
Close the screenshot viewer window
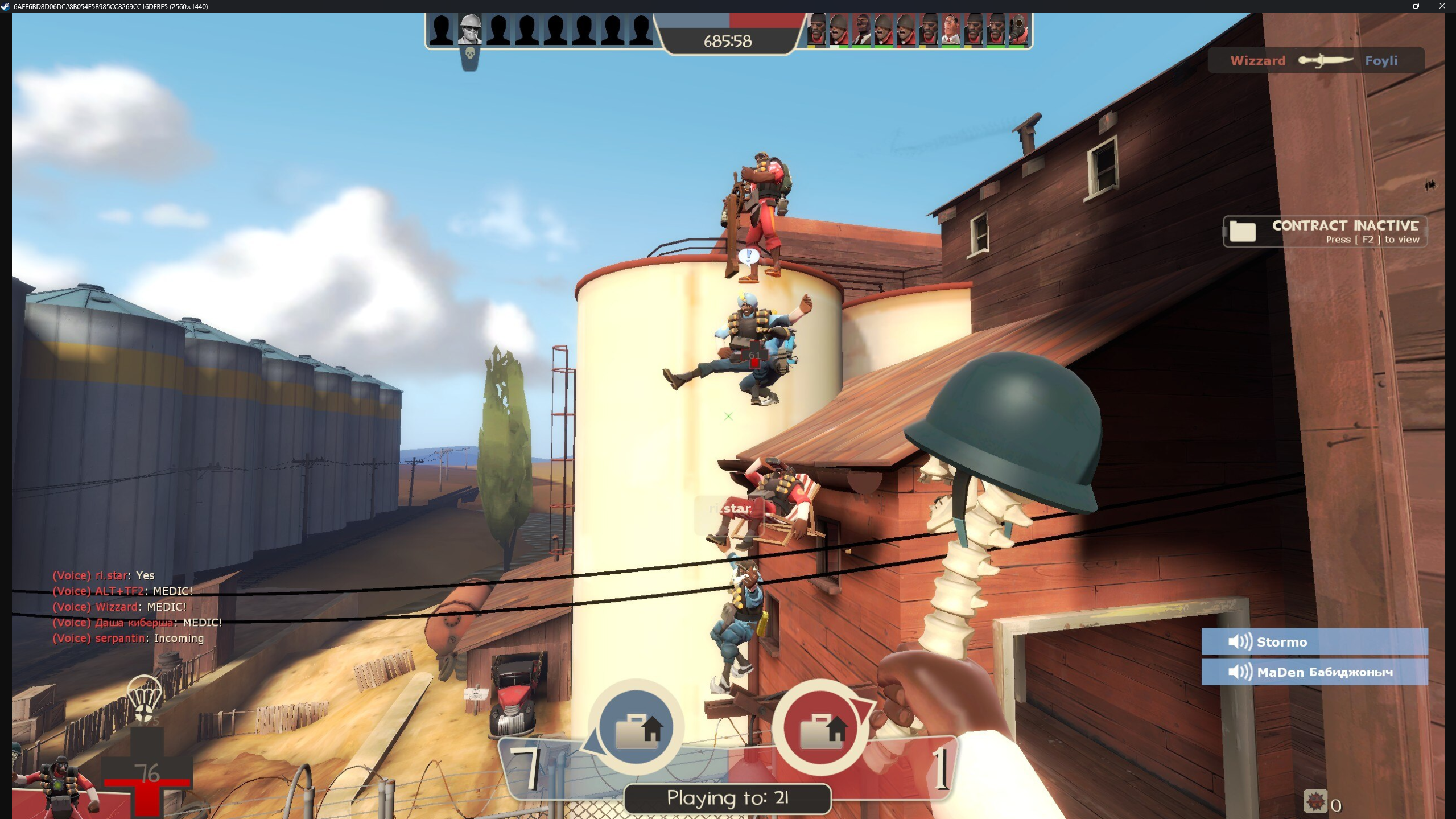click(x=1442, y=6)
